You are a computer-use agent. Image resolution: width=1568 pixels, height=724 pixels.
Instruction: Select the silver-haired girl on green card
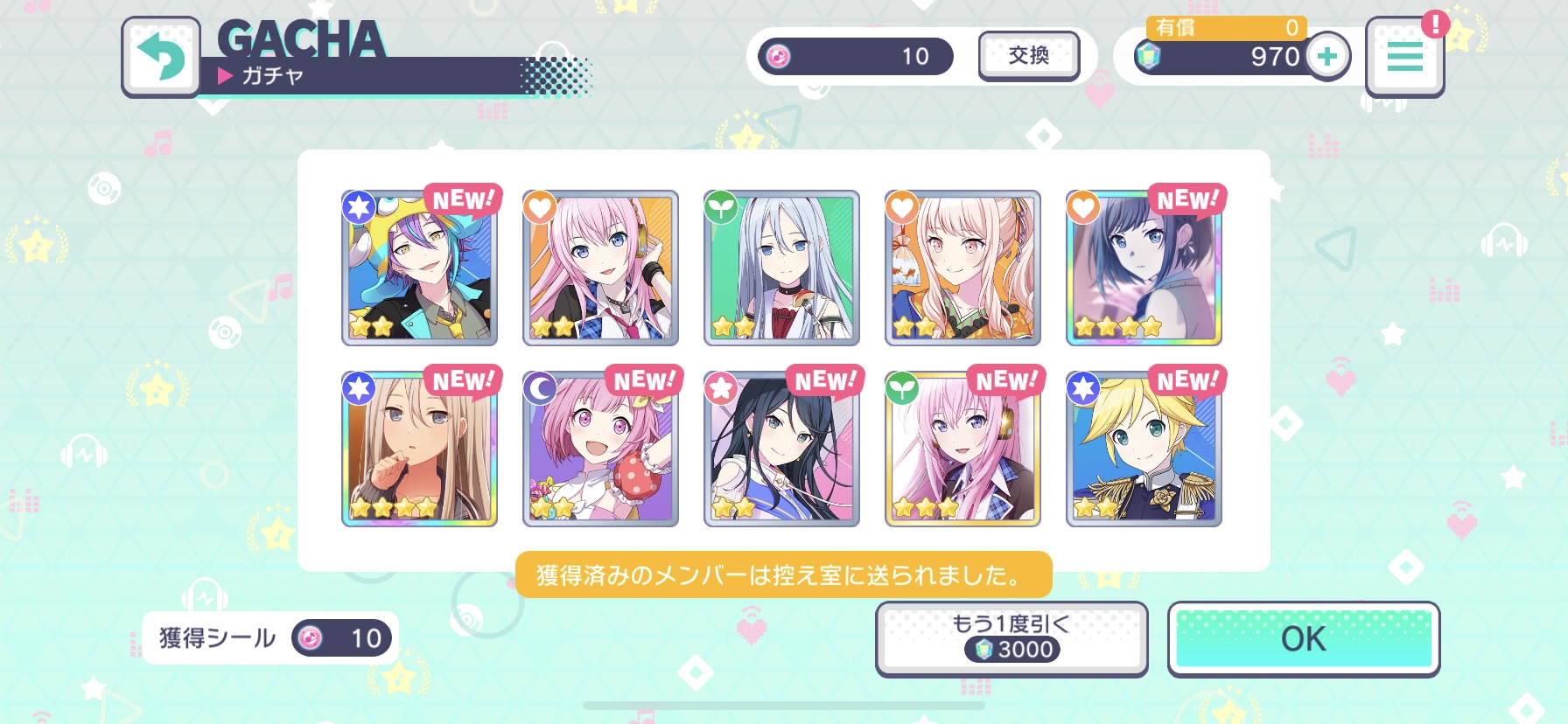(781, 268)
